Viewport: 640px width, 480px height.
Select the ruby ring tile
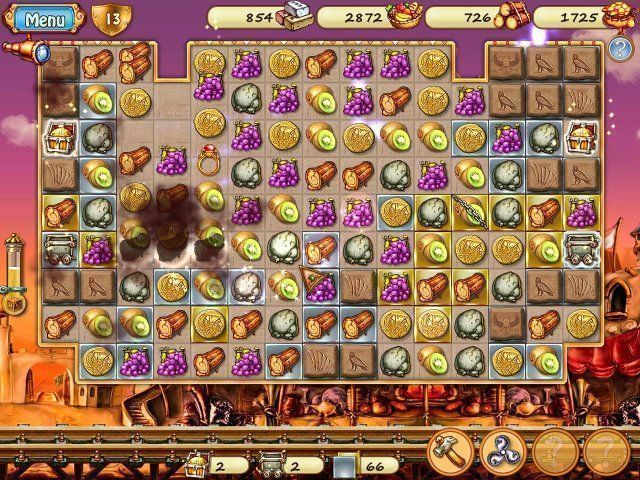208,157
